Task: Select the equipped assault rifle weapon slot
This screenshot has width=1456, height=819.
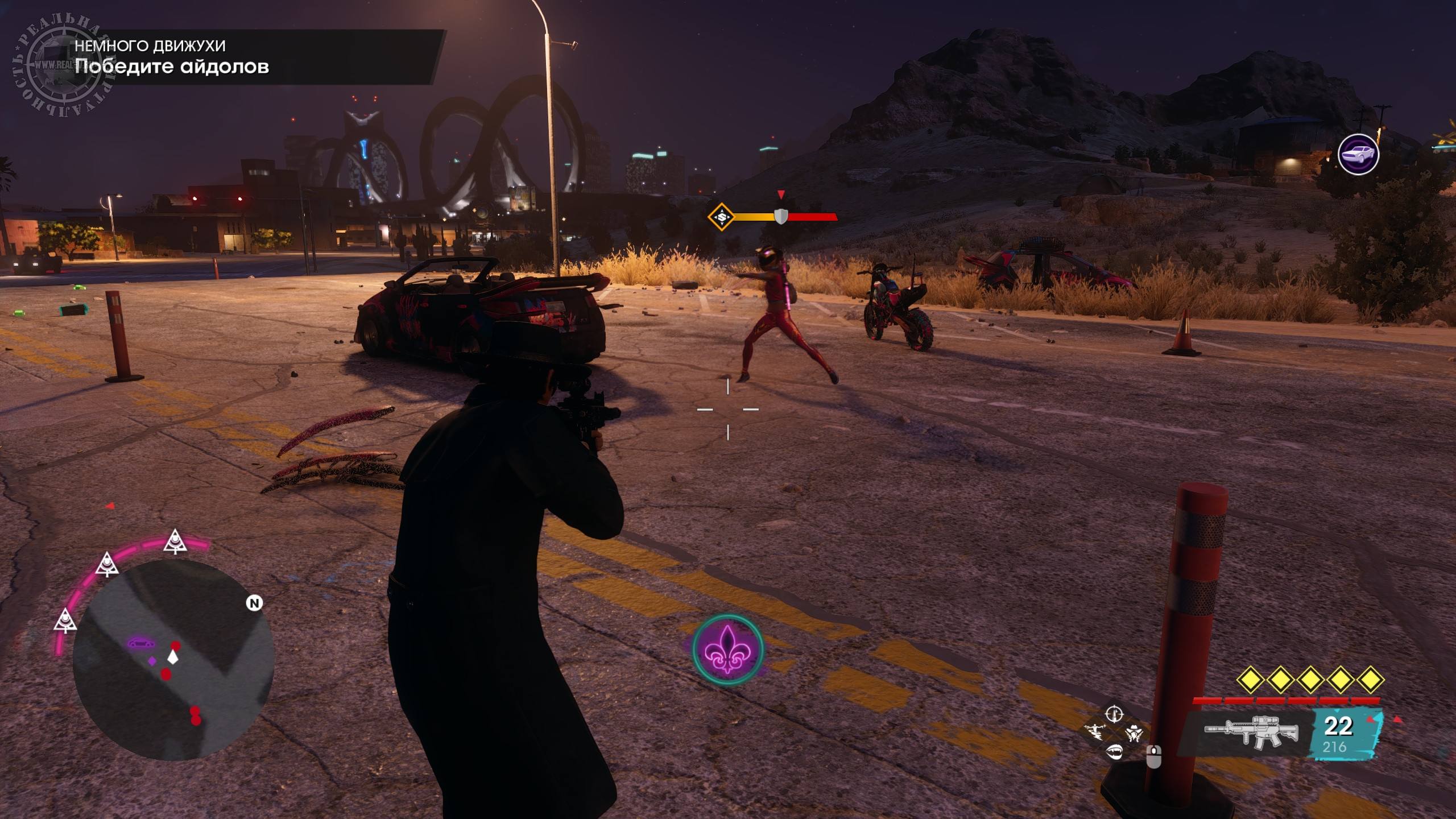Action: tap(1251, 731)
